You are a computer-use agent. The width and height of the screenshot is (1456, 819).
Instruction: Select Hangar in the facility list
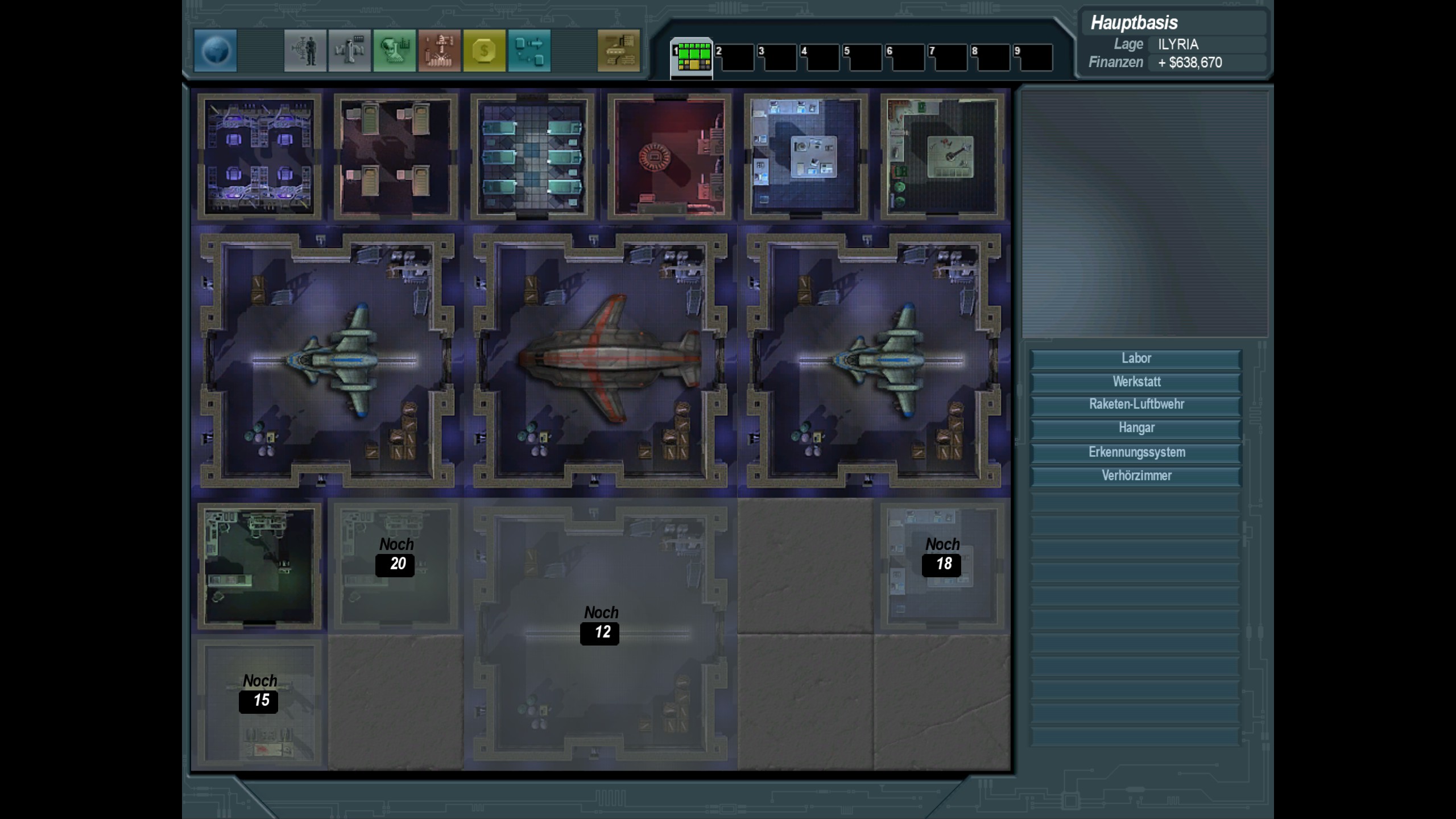(1136, 428)
